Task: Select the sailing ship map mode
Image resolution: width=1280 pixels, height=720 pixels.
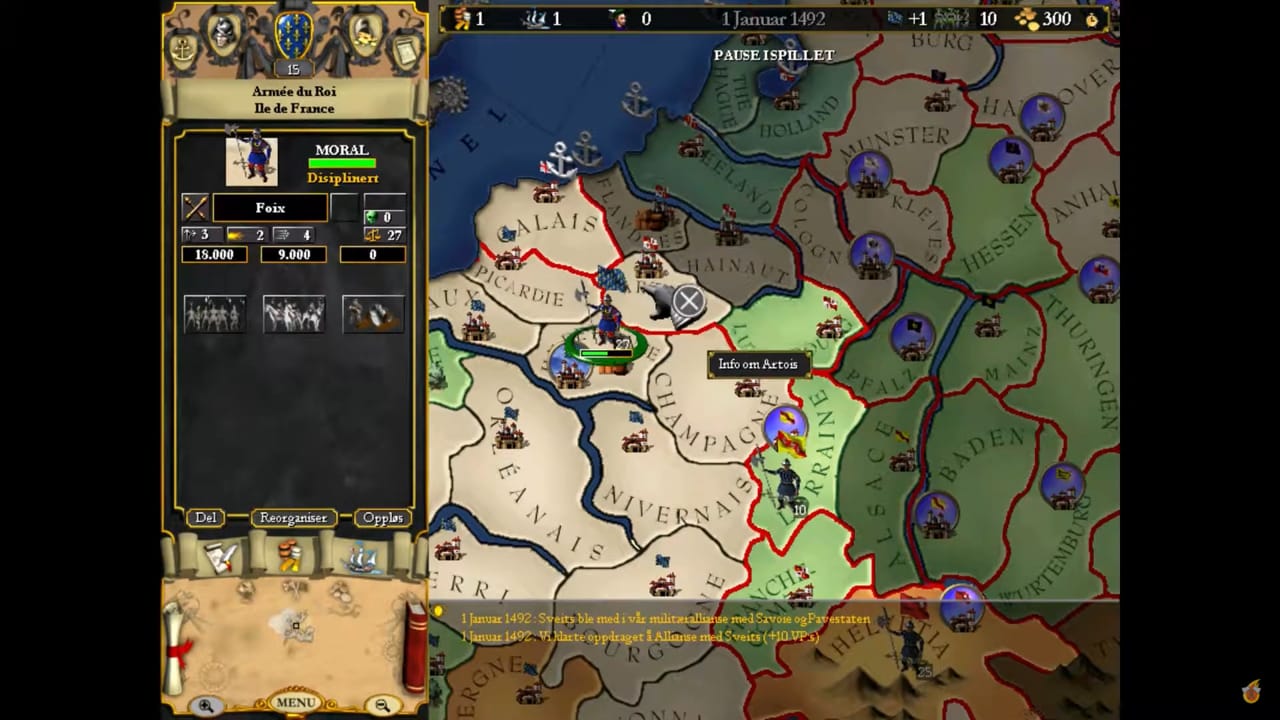Action: pos(361,557)
